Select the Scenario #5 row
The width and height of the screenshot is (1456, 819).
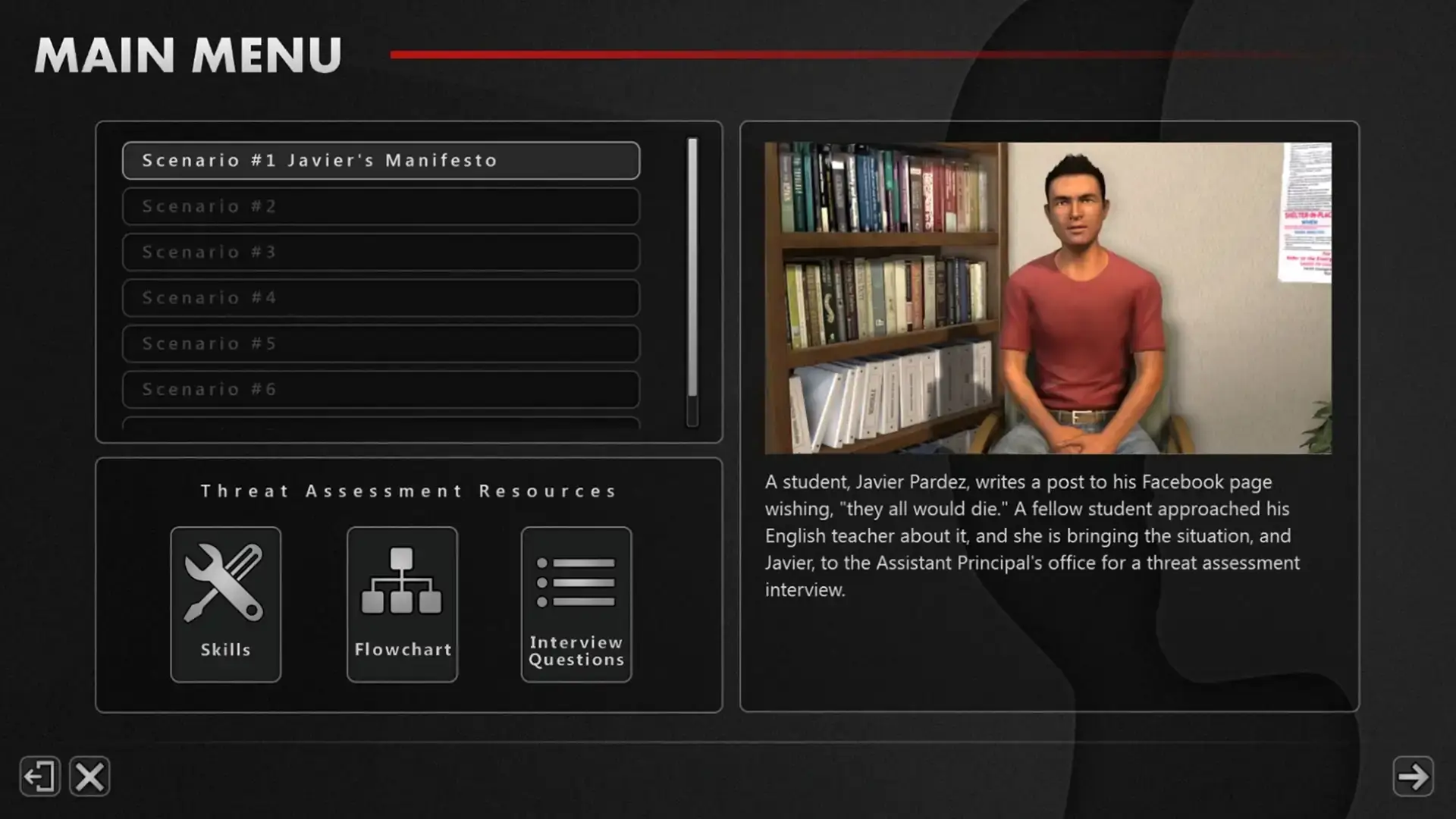tap(381, 344)
